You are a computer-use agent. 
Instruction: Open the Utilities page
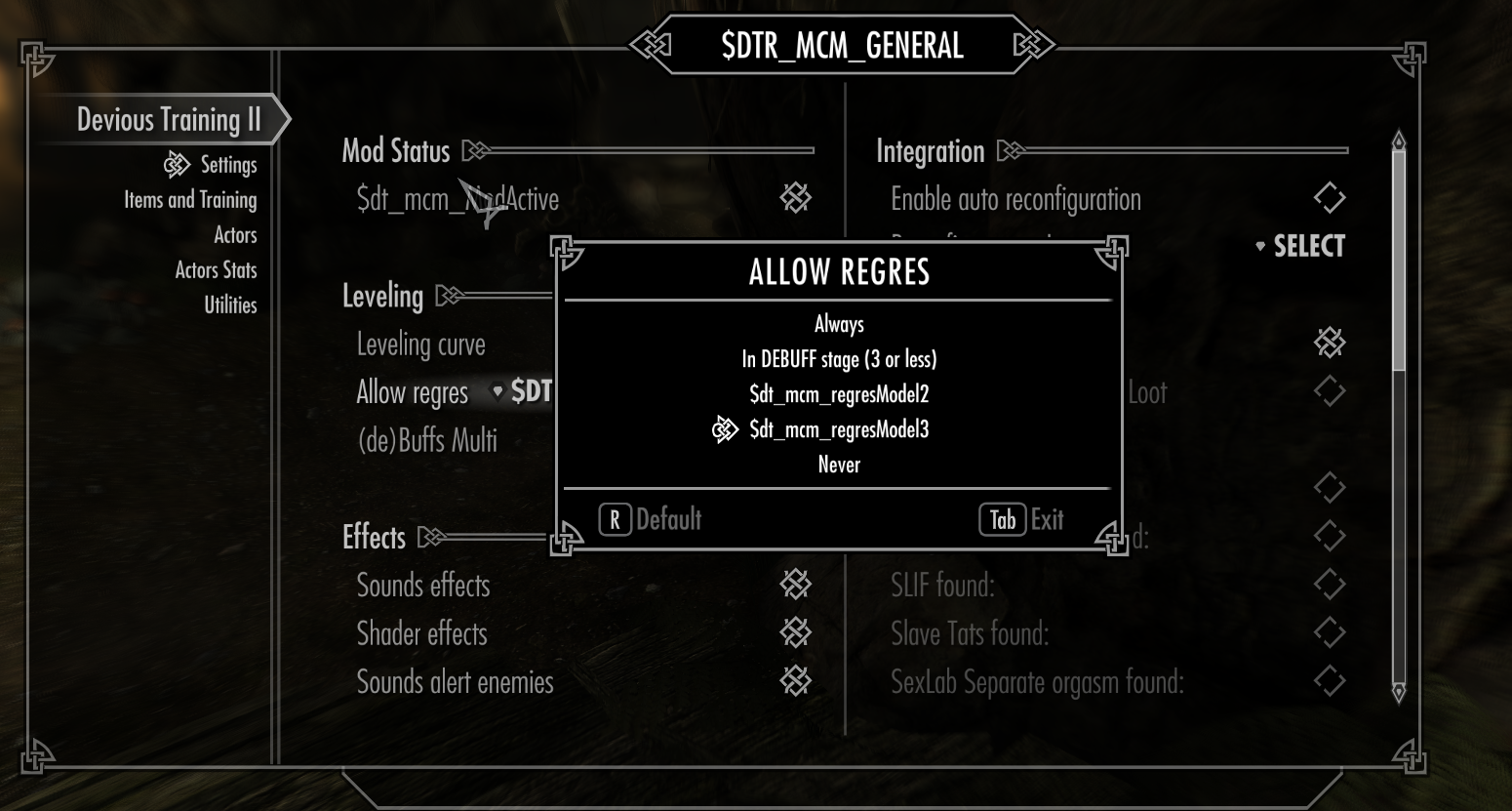click(x=230, y=305)
